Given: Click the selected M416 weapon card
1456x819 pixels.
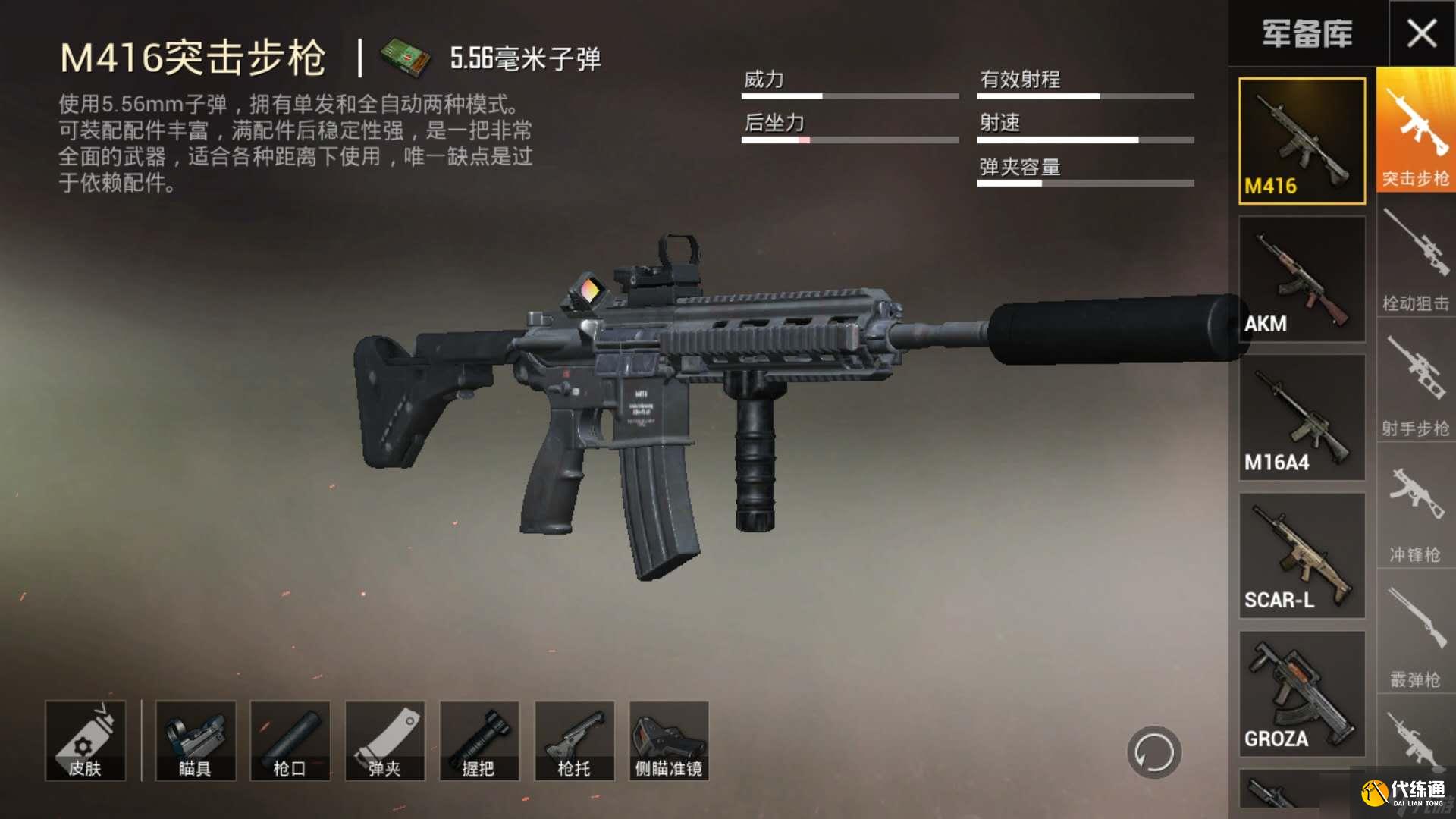Looking at the screenshot, I should click(1301, 140).
